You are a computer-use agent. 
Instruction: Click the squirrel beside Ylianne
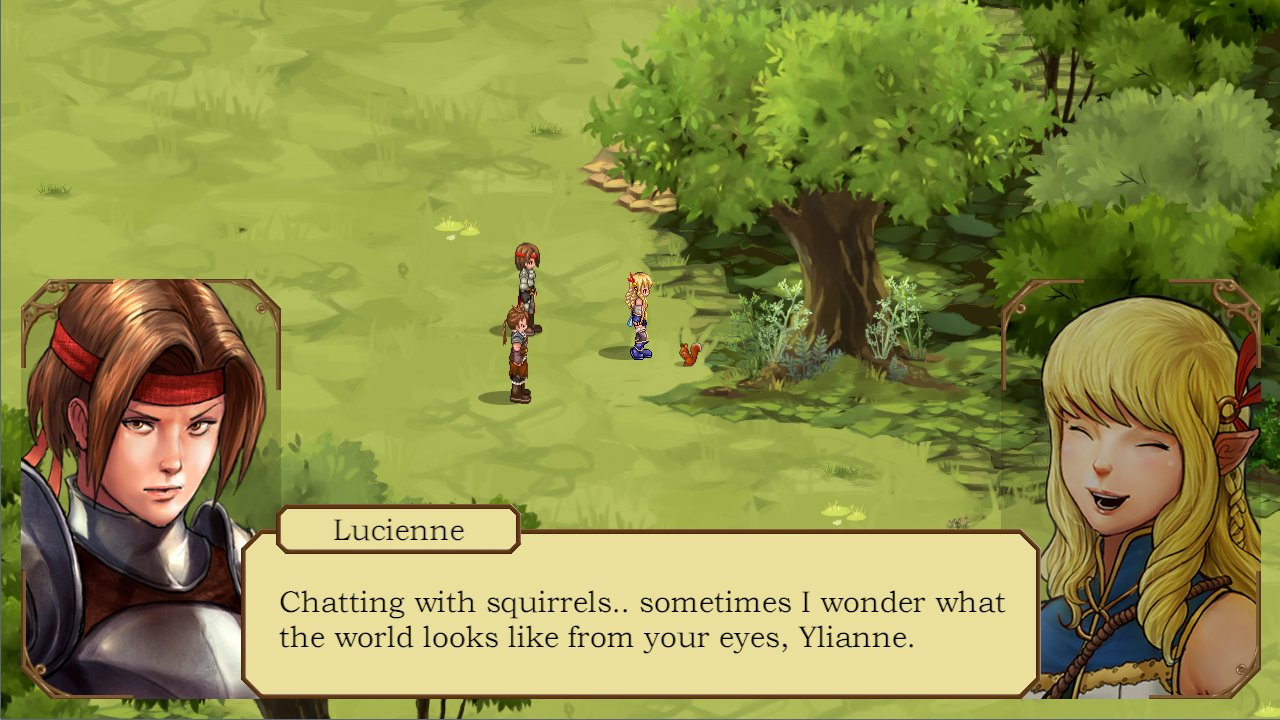(x=688, y=353)
